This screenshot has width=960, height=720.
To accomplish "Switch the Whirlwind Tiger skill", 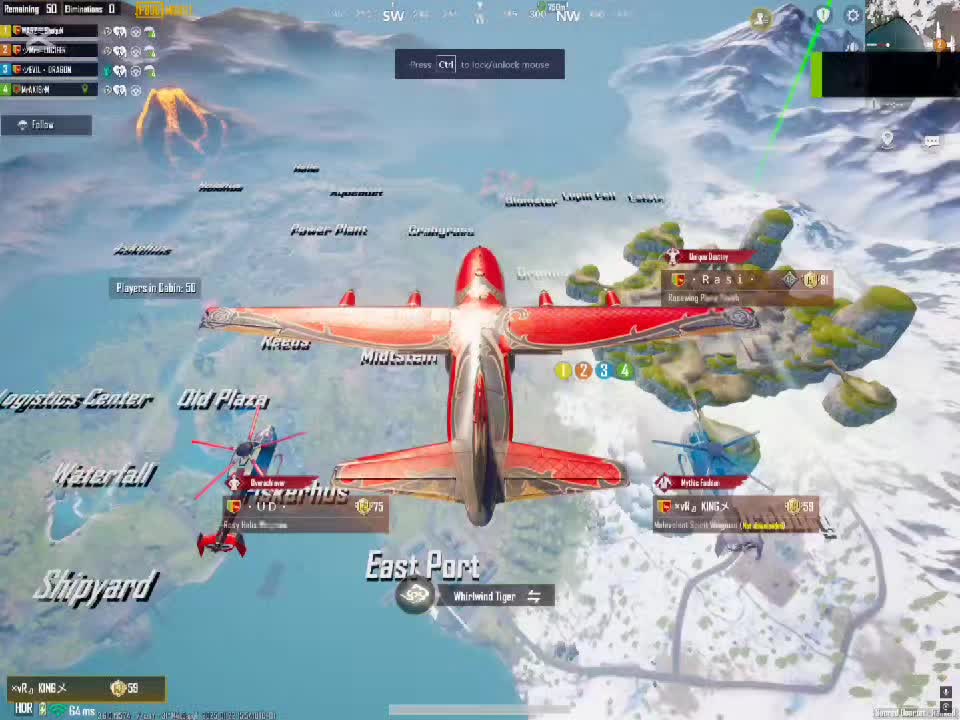I will [534, 597].
